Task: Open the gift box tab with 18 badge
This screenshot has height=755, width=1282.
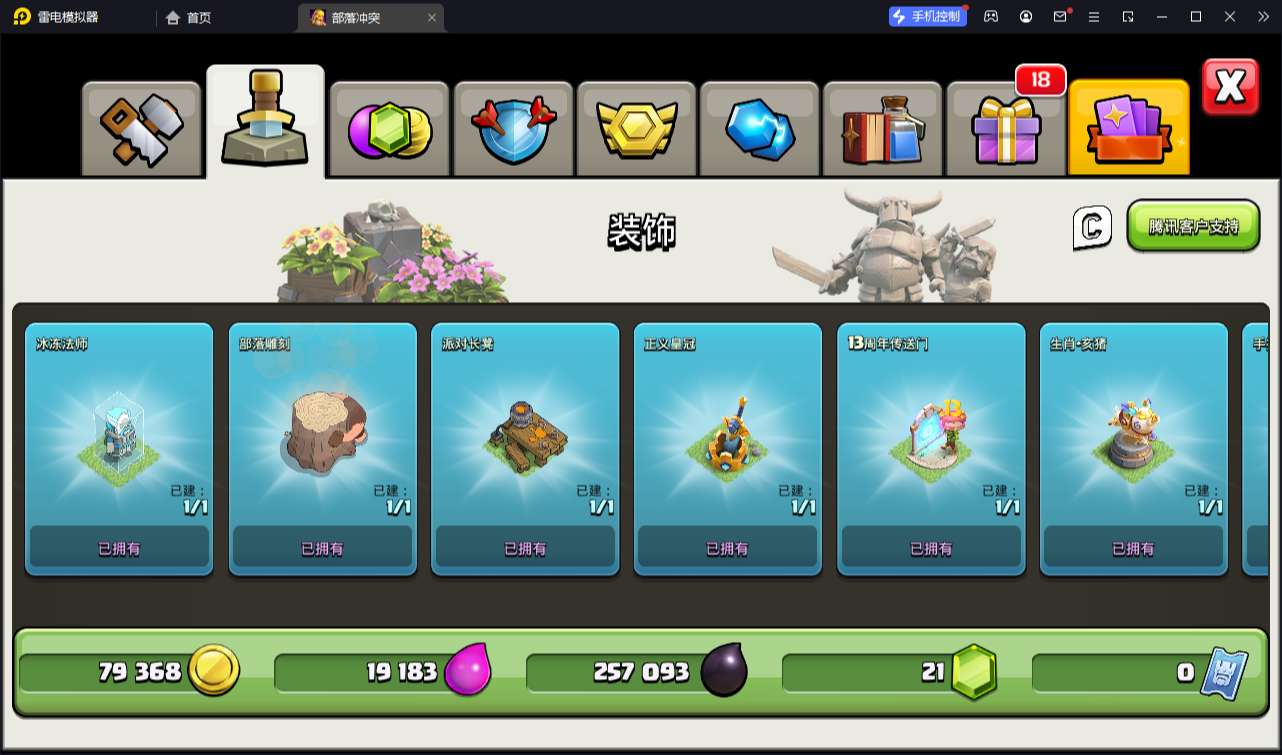Action: coord(1006,129)
